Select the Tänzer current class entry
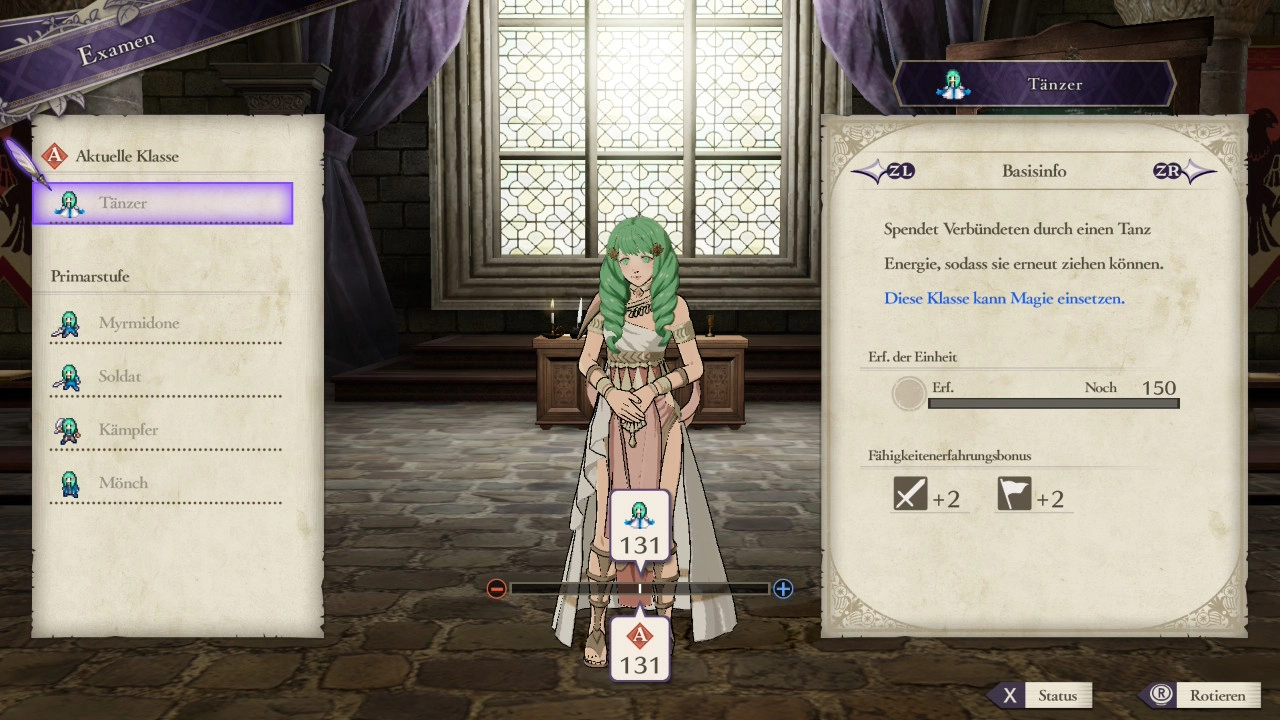This screenshot has height=720, width=1280. (x=163, y=203)
